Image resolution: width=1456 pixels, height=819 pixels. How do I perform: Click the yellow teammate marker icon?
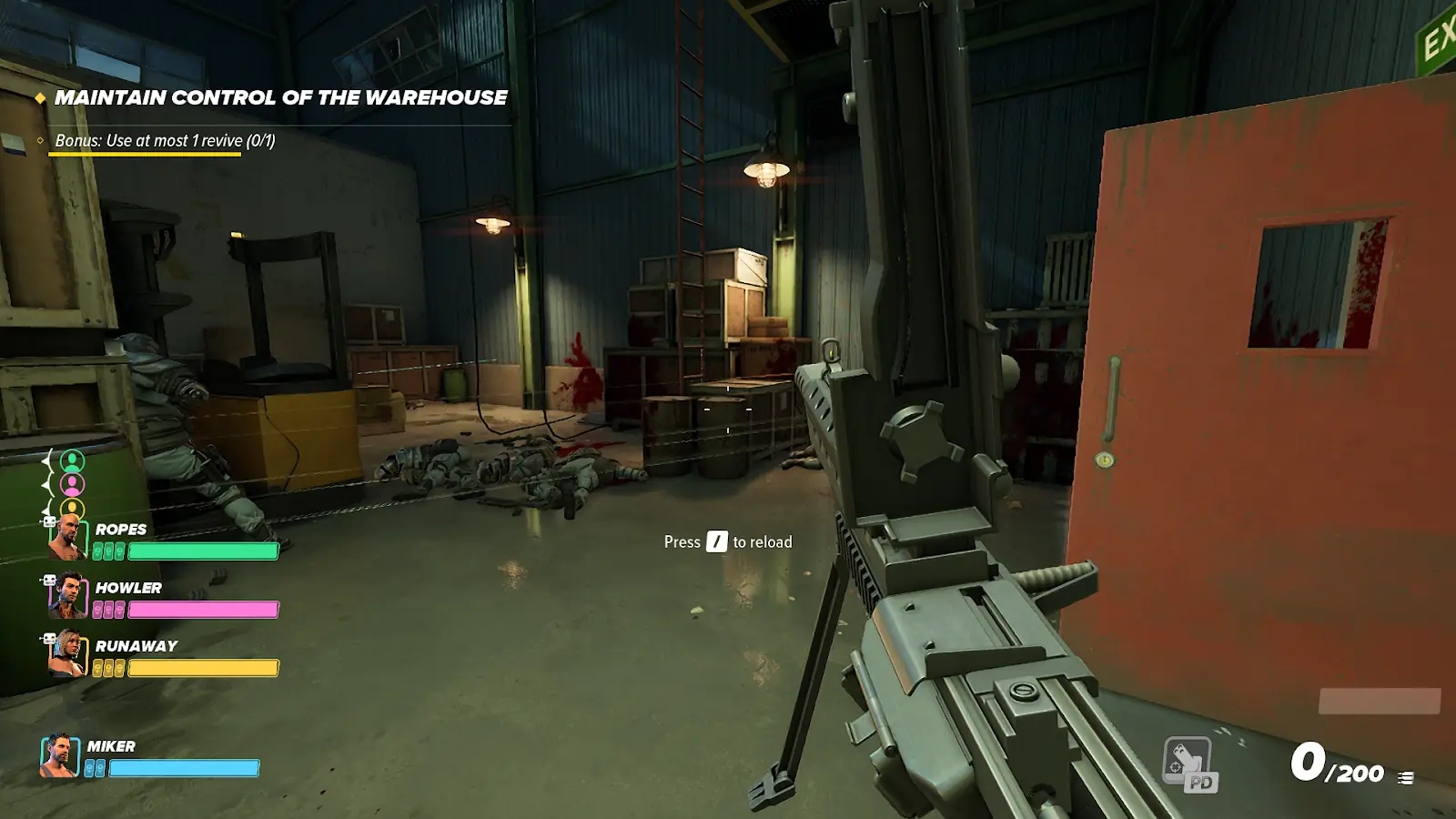pyautogui.click(x=72, y=508)
